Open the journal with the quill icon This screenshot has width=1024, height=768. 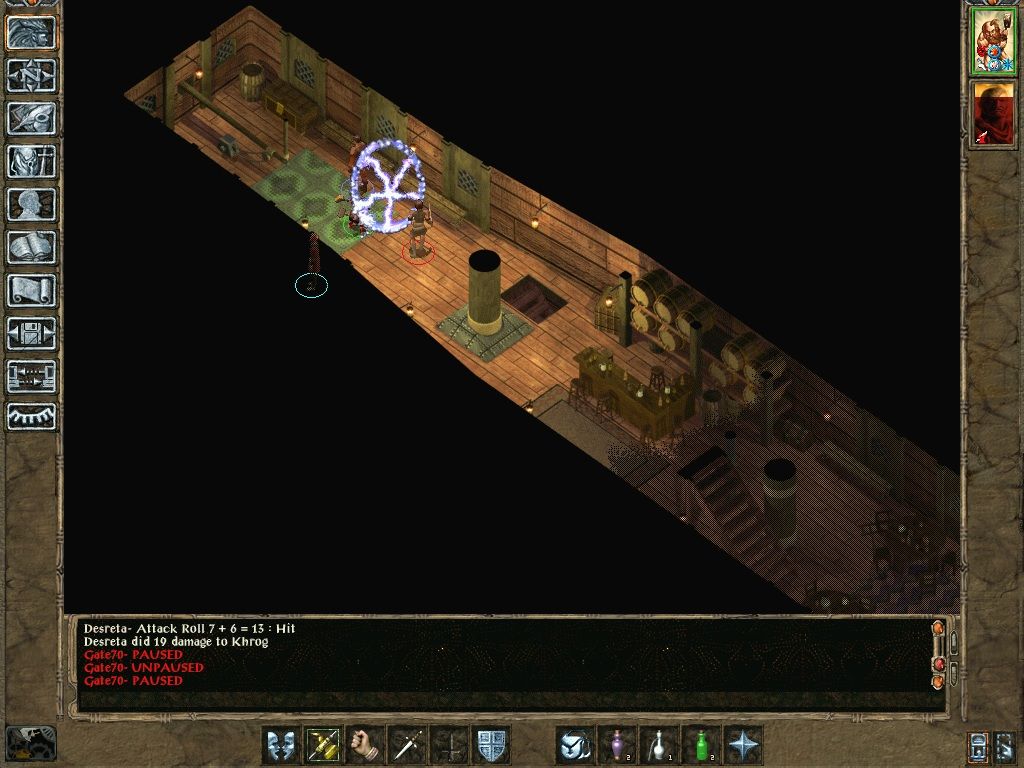(x=32, y=118)
